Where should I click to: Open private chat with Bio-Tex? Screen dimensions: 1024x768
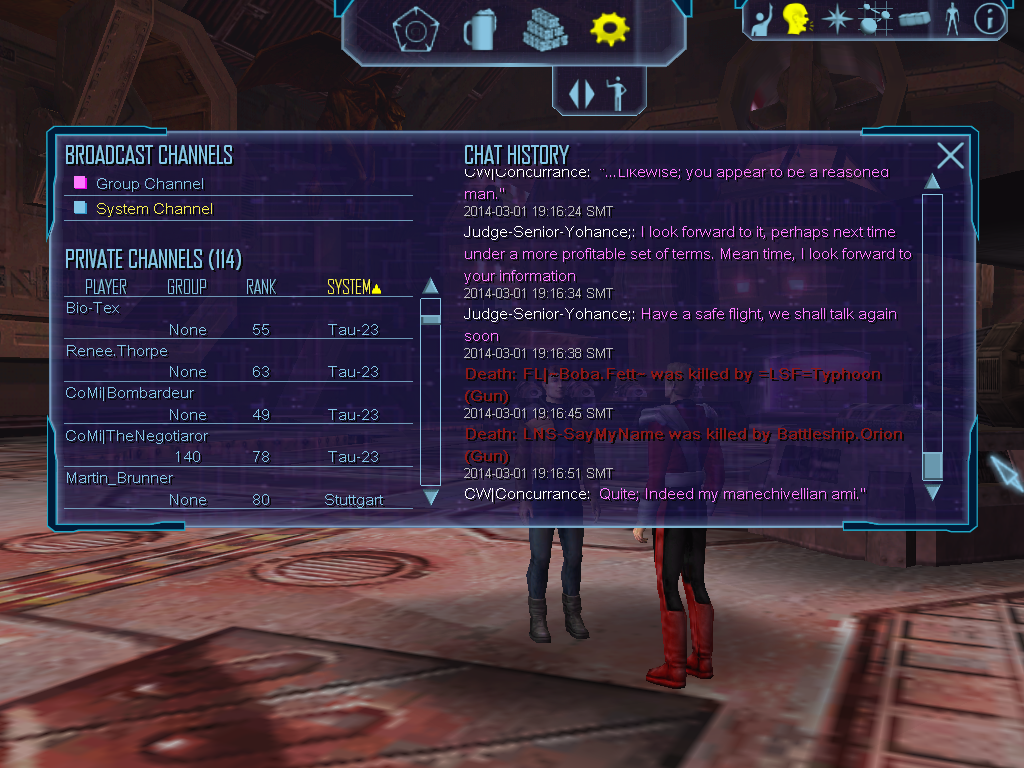(x=93, y=308)
